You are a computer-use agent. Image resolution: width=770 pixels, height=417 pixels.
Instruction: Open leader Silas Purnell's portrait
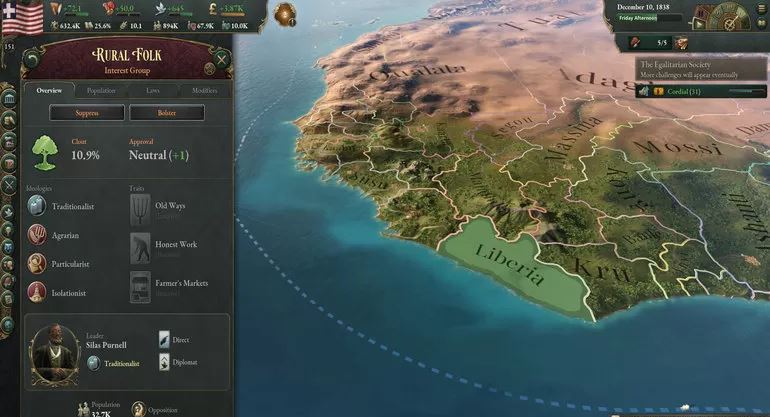click(x=55, y=352)
